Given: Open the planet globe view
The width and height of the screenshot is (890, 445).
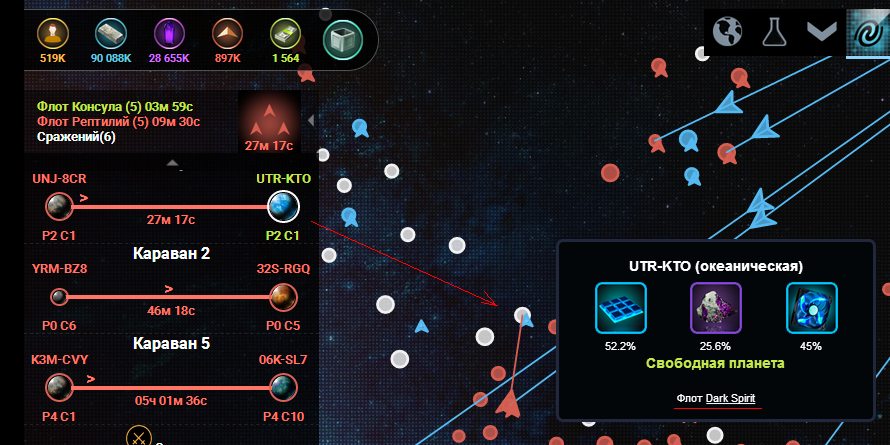Looking at the screenshot, I should pyautogui.click(x=727, y=31).
